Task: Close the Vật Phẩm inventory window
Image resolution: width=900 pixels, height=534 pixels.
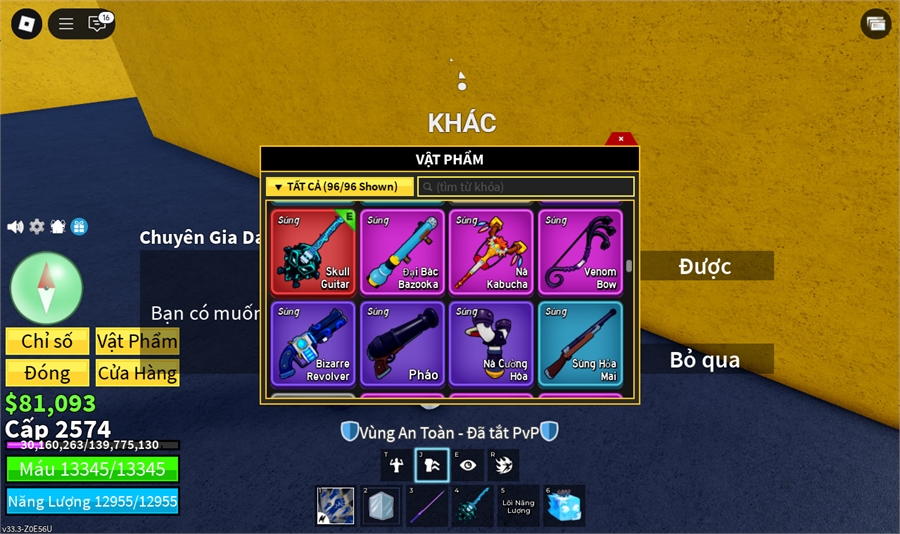Action: point(621,139)
